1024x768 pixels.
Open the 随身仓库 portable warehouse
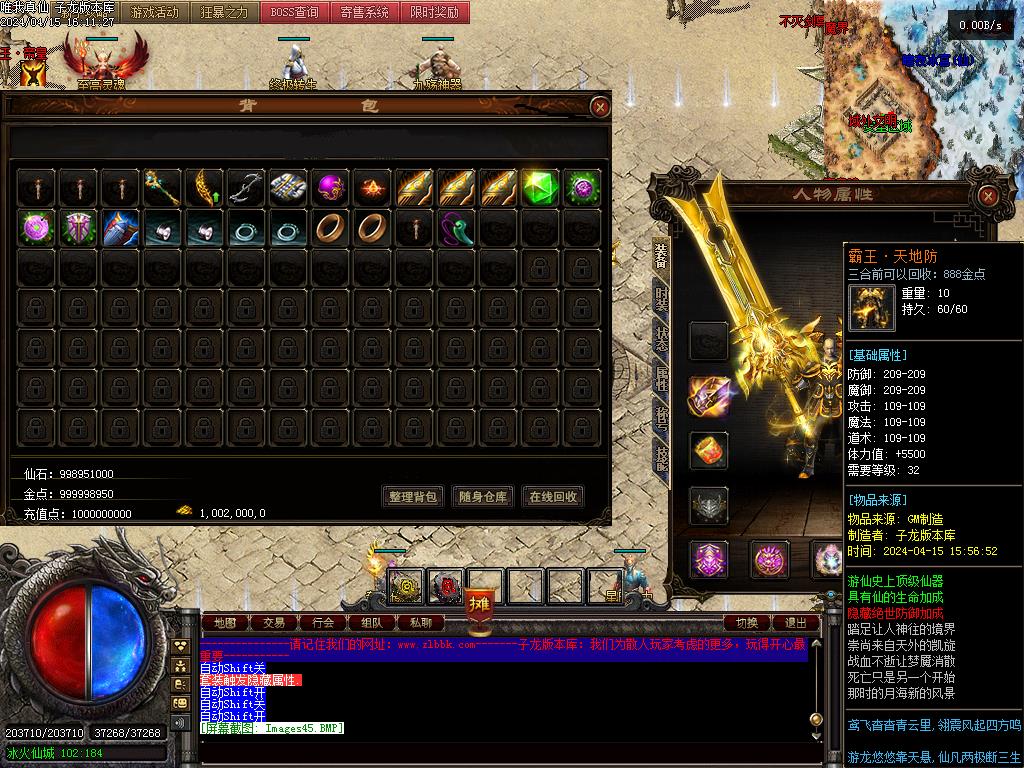click(x=483, y=496)
